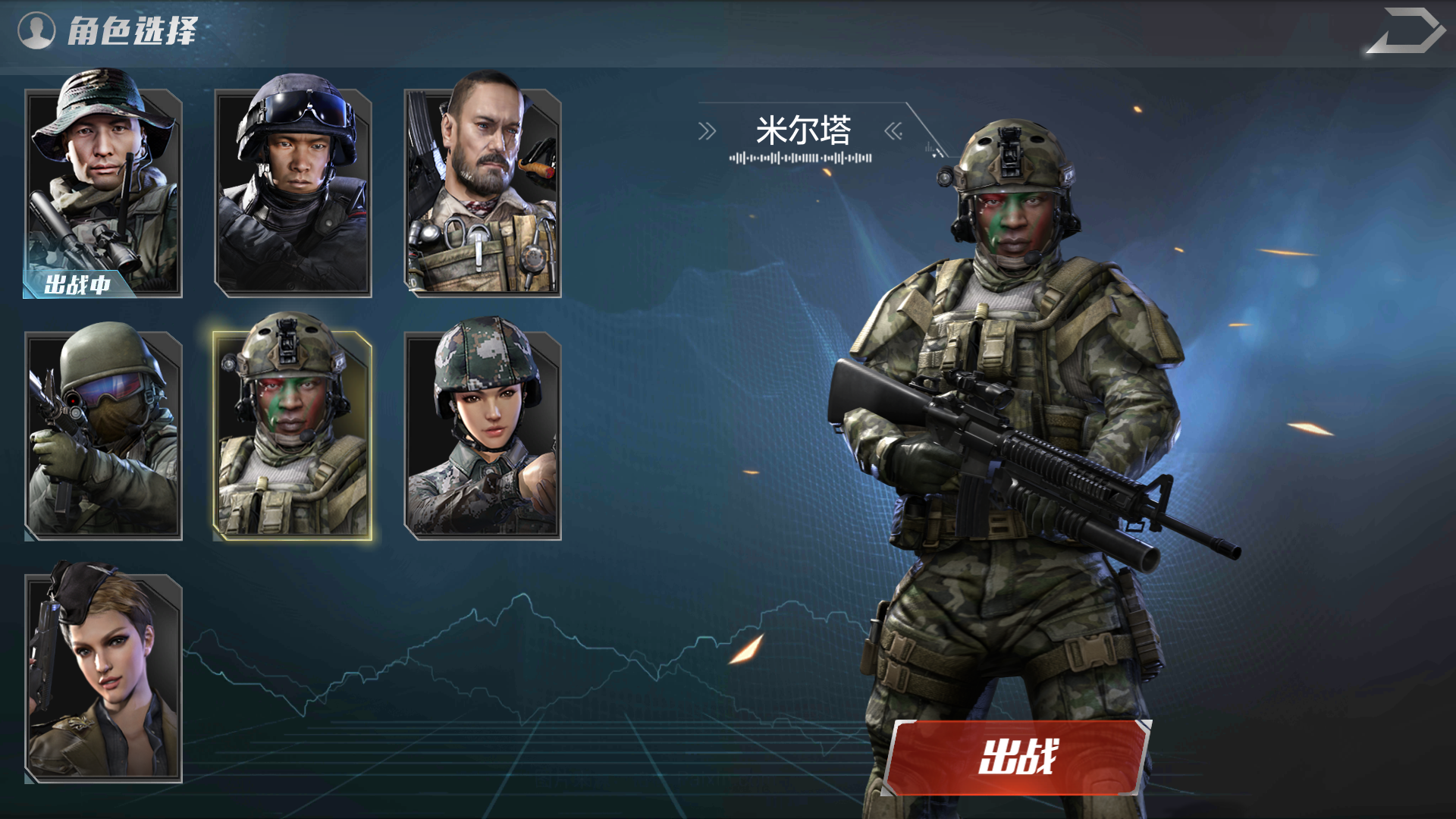Viewport: 1456px width, 819px height.
Task: Select Mirta, the soldier with green face paint
Action: pos(293,432)
